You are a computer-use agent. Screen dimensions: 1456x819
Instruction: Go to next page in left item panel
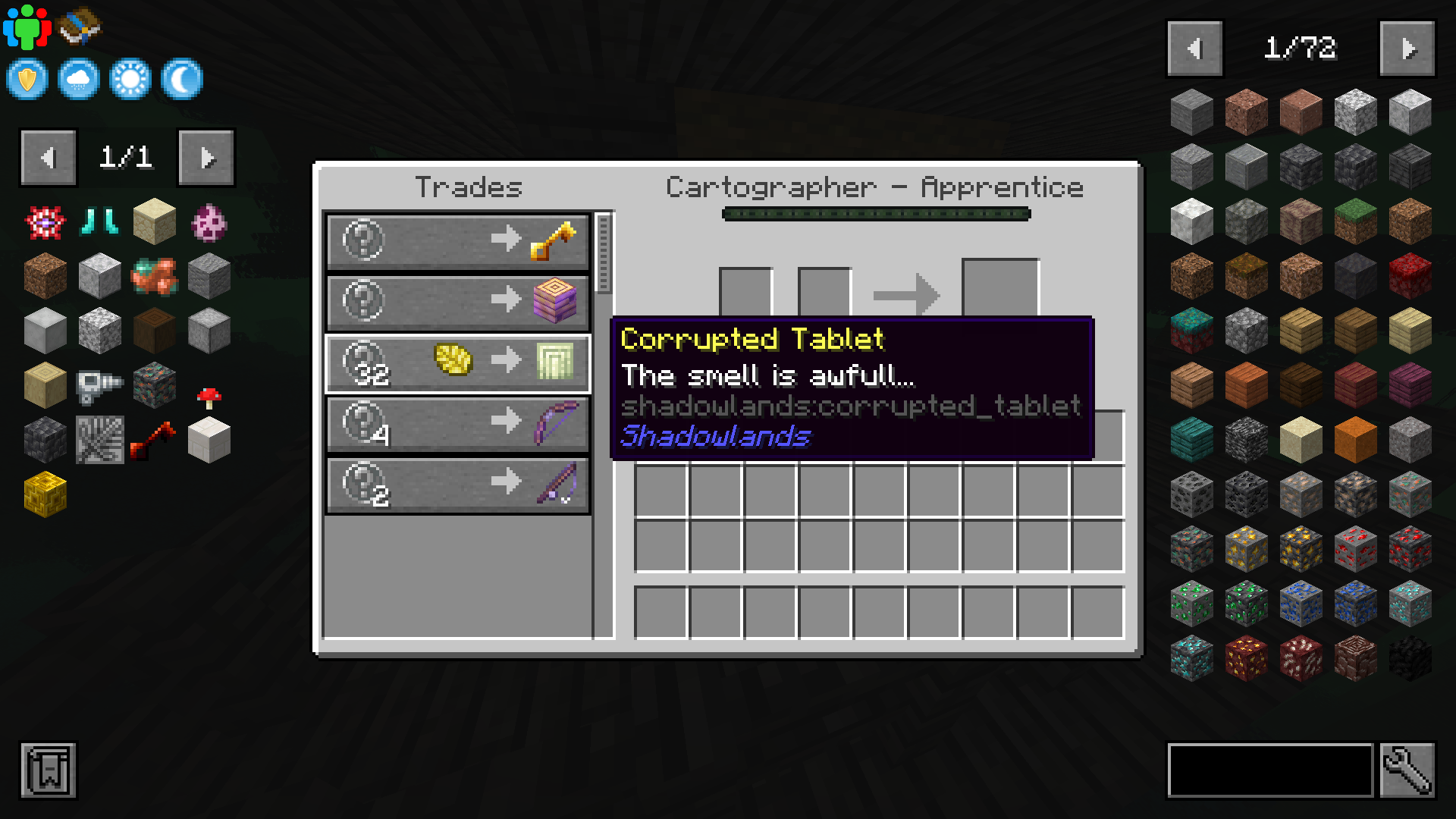tap(206, 158)
